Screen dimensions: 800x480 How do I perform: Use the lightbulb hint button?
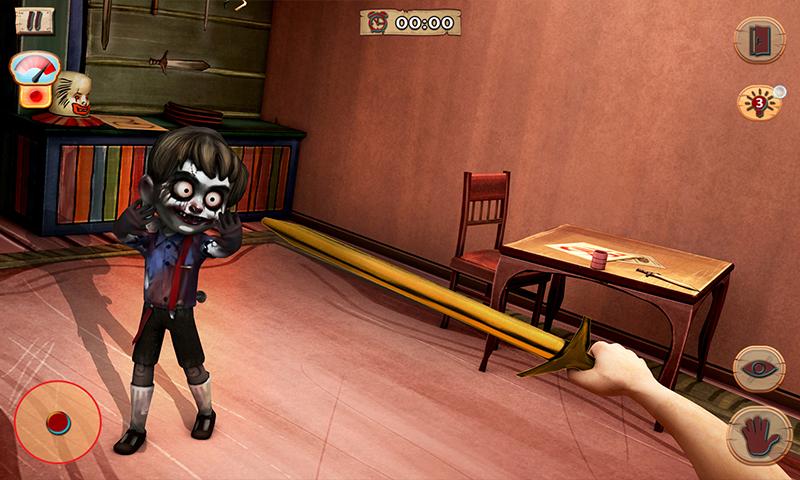click(758, 102)
